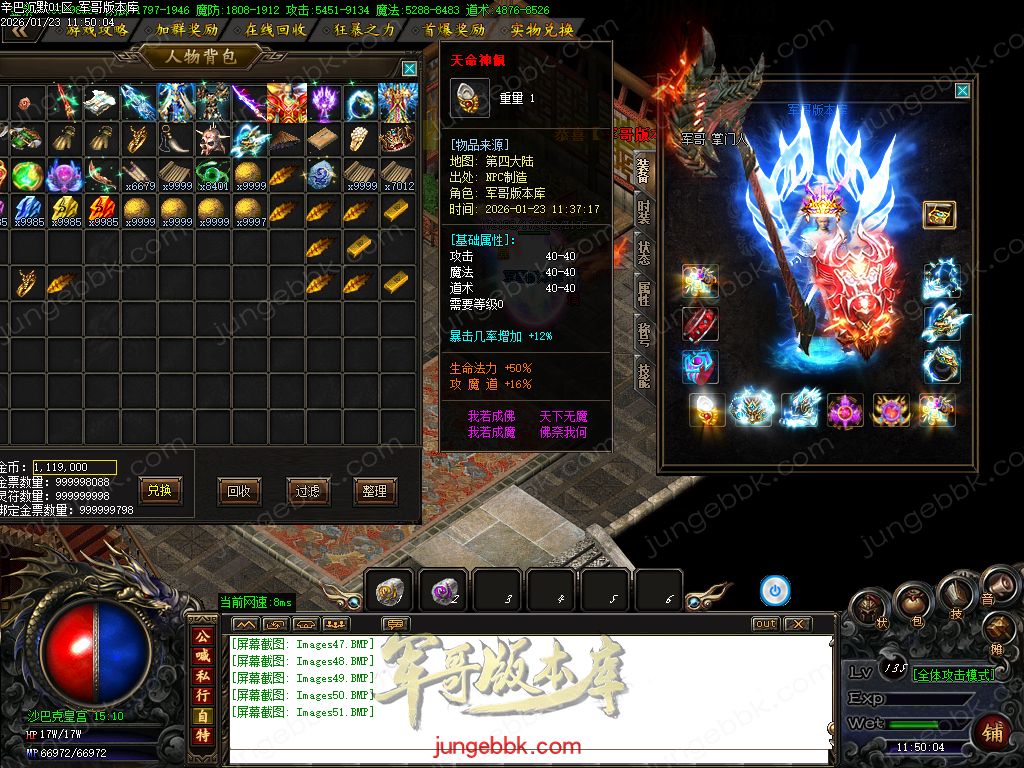Image resolution: width=1024 pixels, height=768 pixels.
Task: Open the 技能 skills tab
Action: (x=644, y=375)
